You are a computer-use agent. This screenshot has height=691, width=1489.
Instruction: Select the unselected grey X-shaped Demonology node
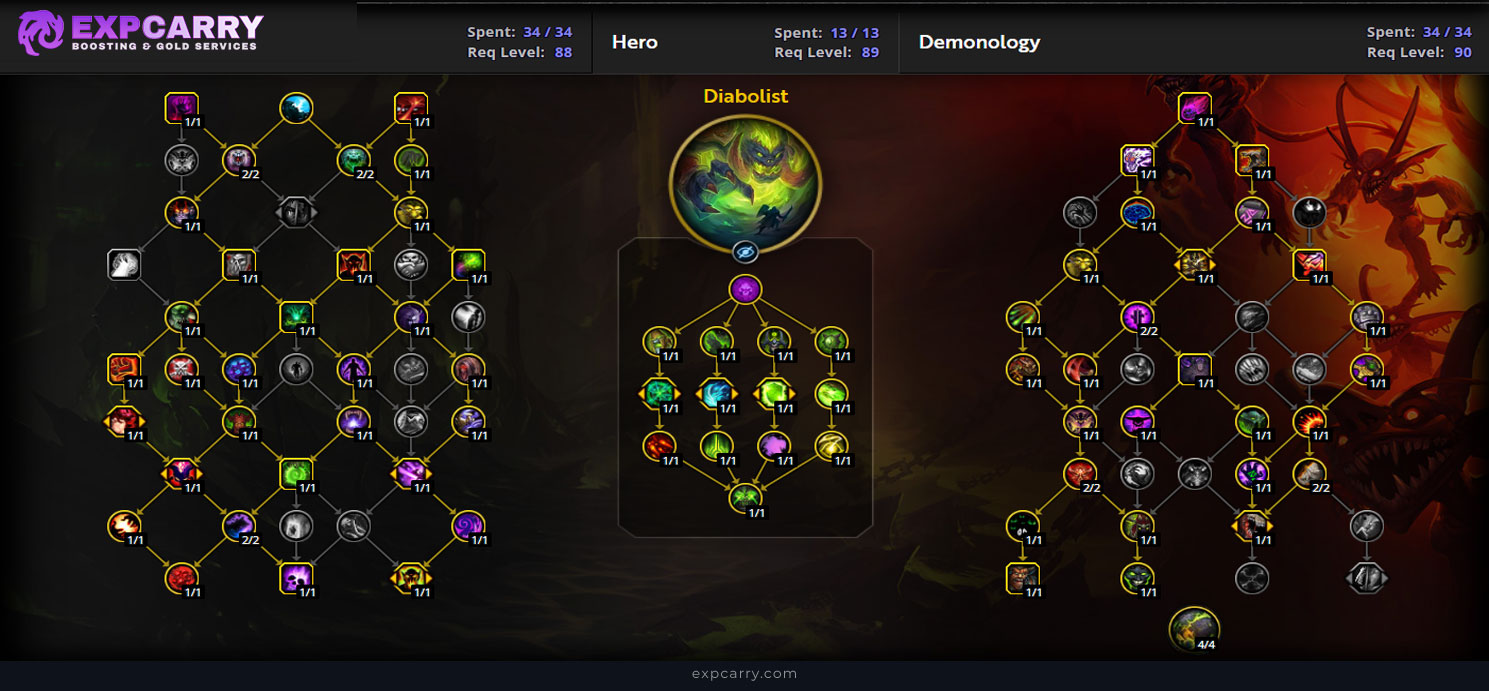(x=1252, y=576)
